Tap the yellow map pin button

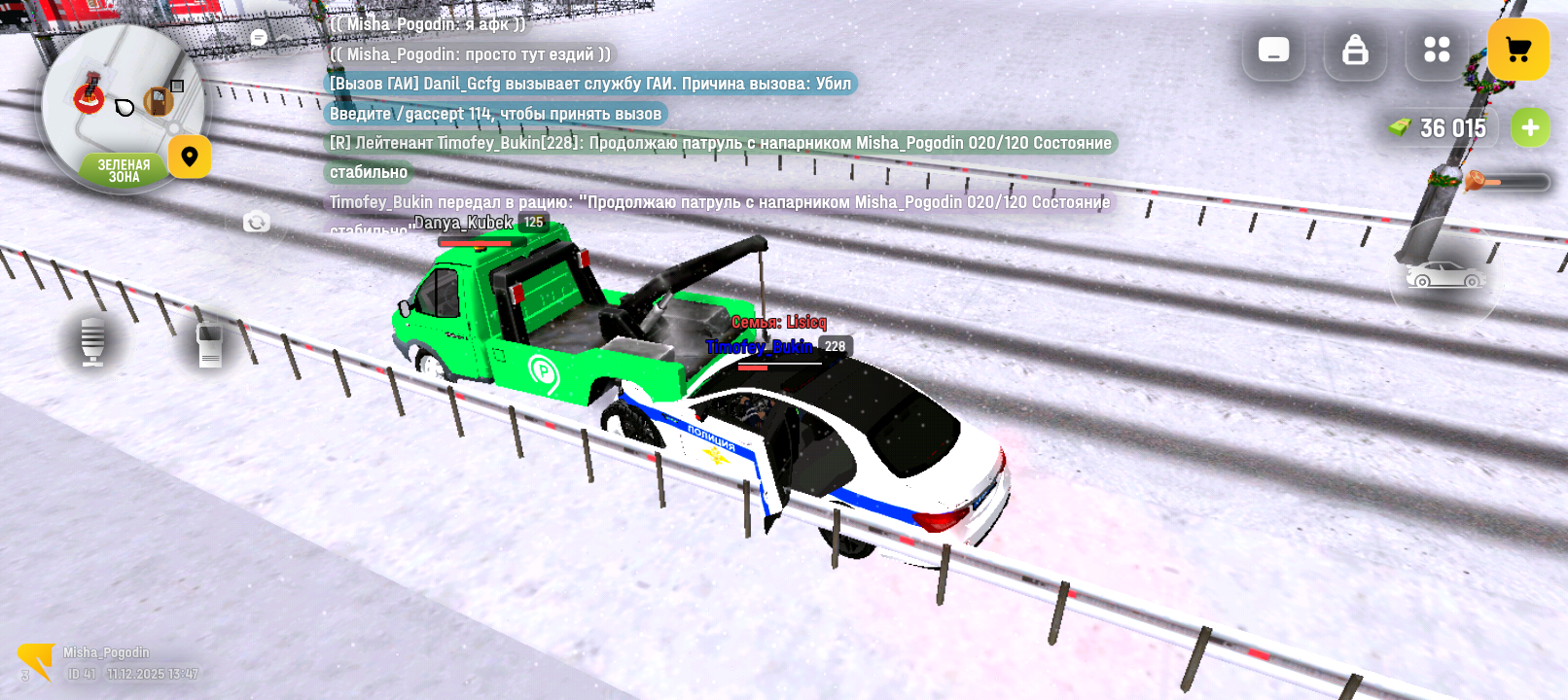coord(190,157)
